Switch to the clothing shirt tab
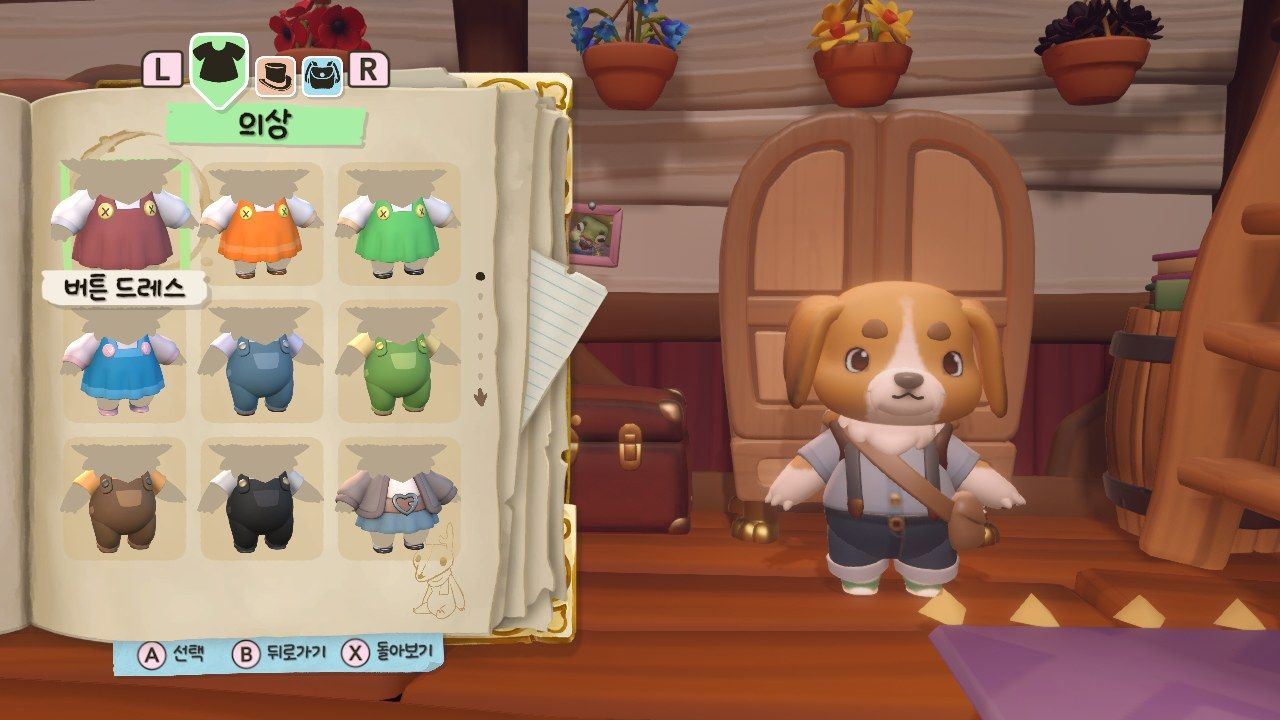The image size is (1280, 720). (219, 67)
